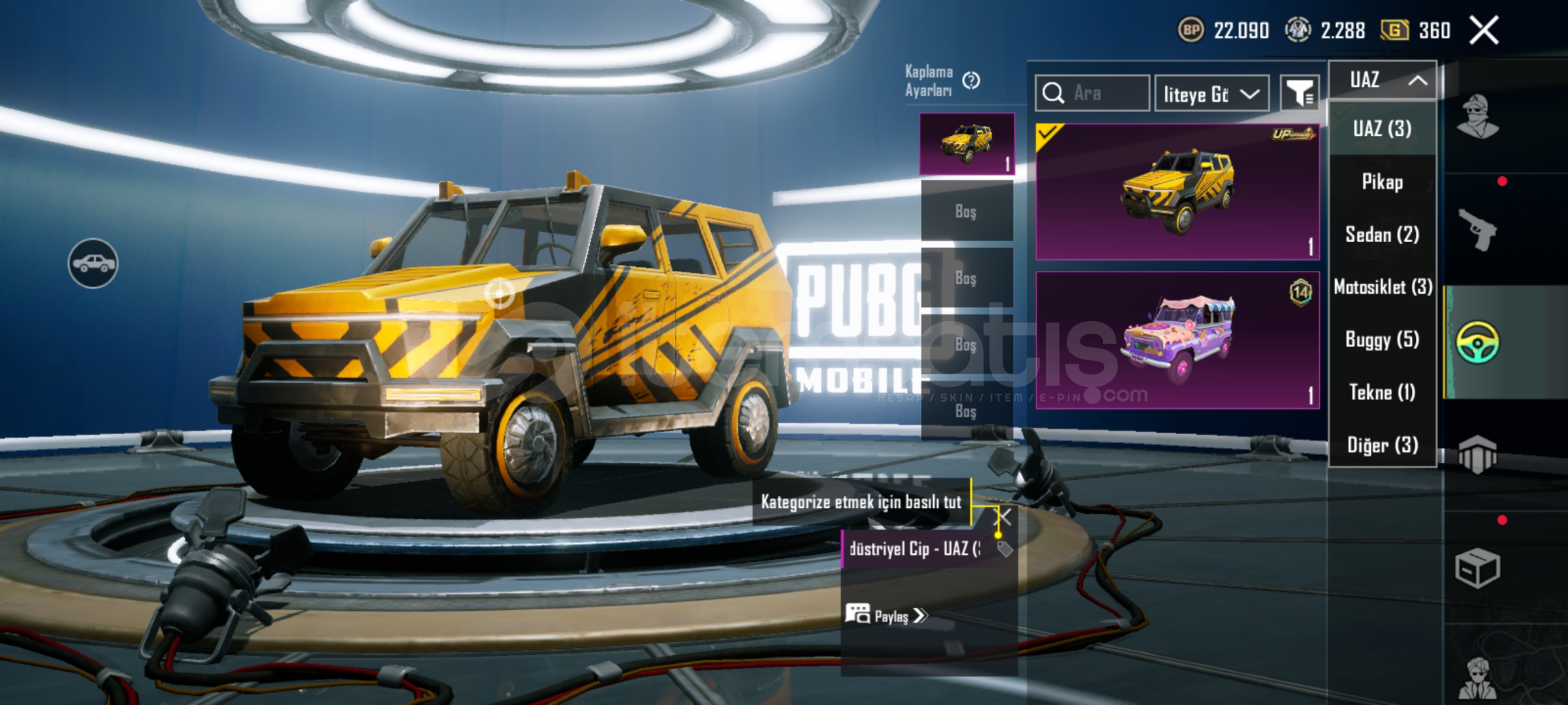Toggle the car view button
Viewport: 1568px width, 705px height.
[93, 263]
